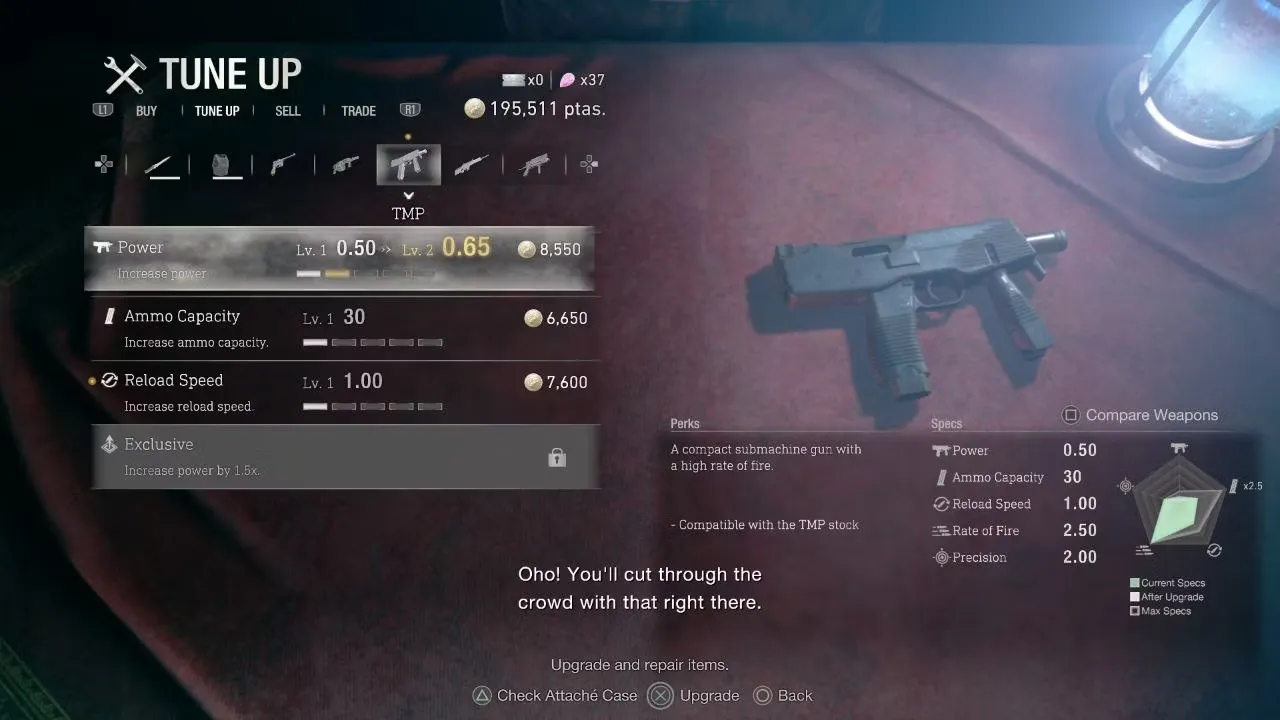Click the Upgrade button

point(696,696)
